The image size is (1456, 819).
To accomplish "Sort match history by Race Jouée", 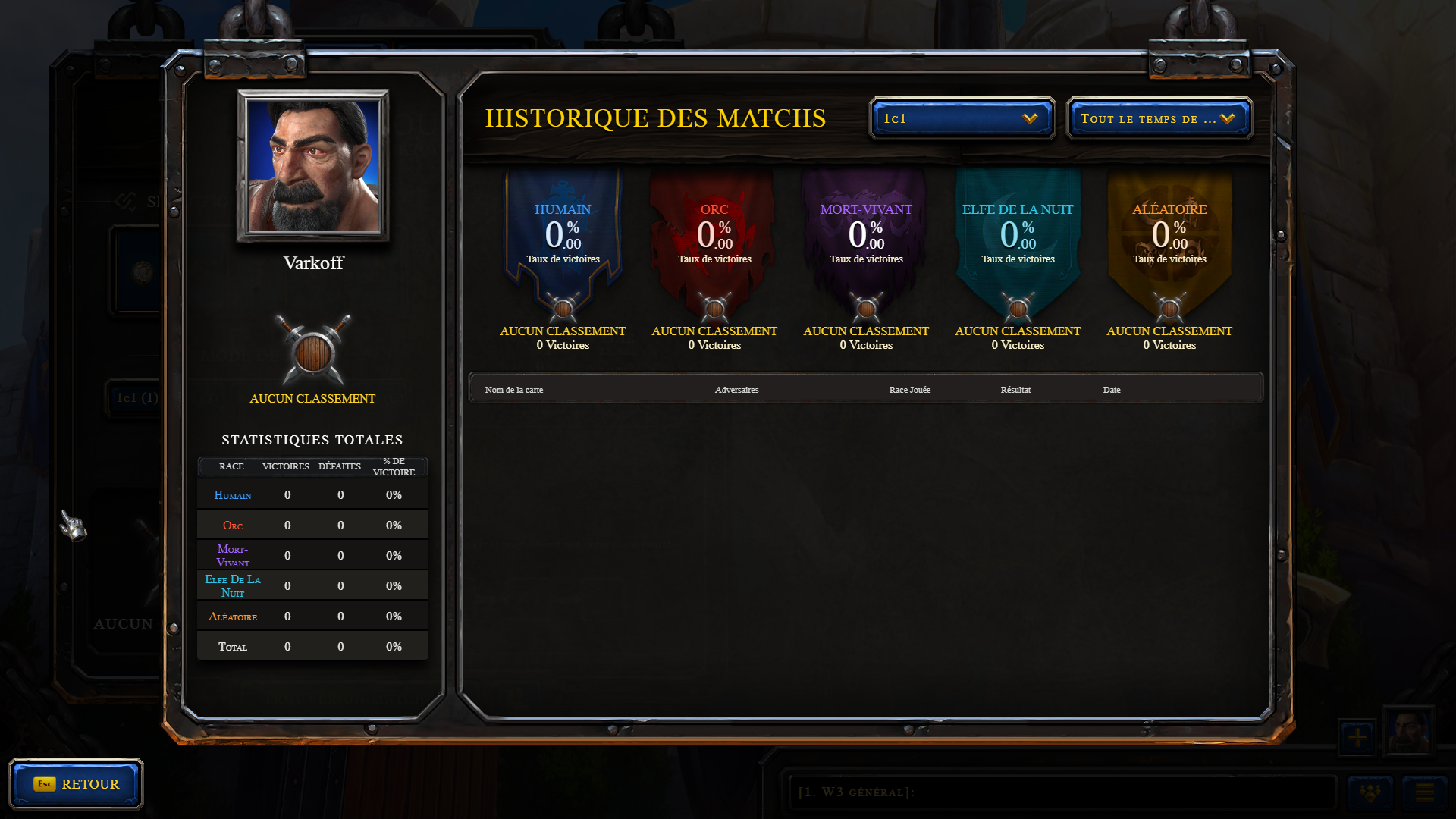I will pyautogui.click(x=909, y=390).
